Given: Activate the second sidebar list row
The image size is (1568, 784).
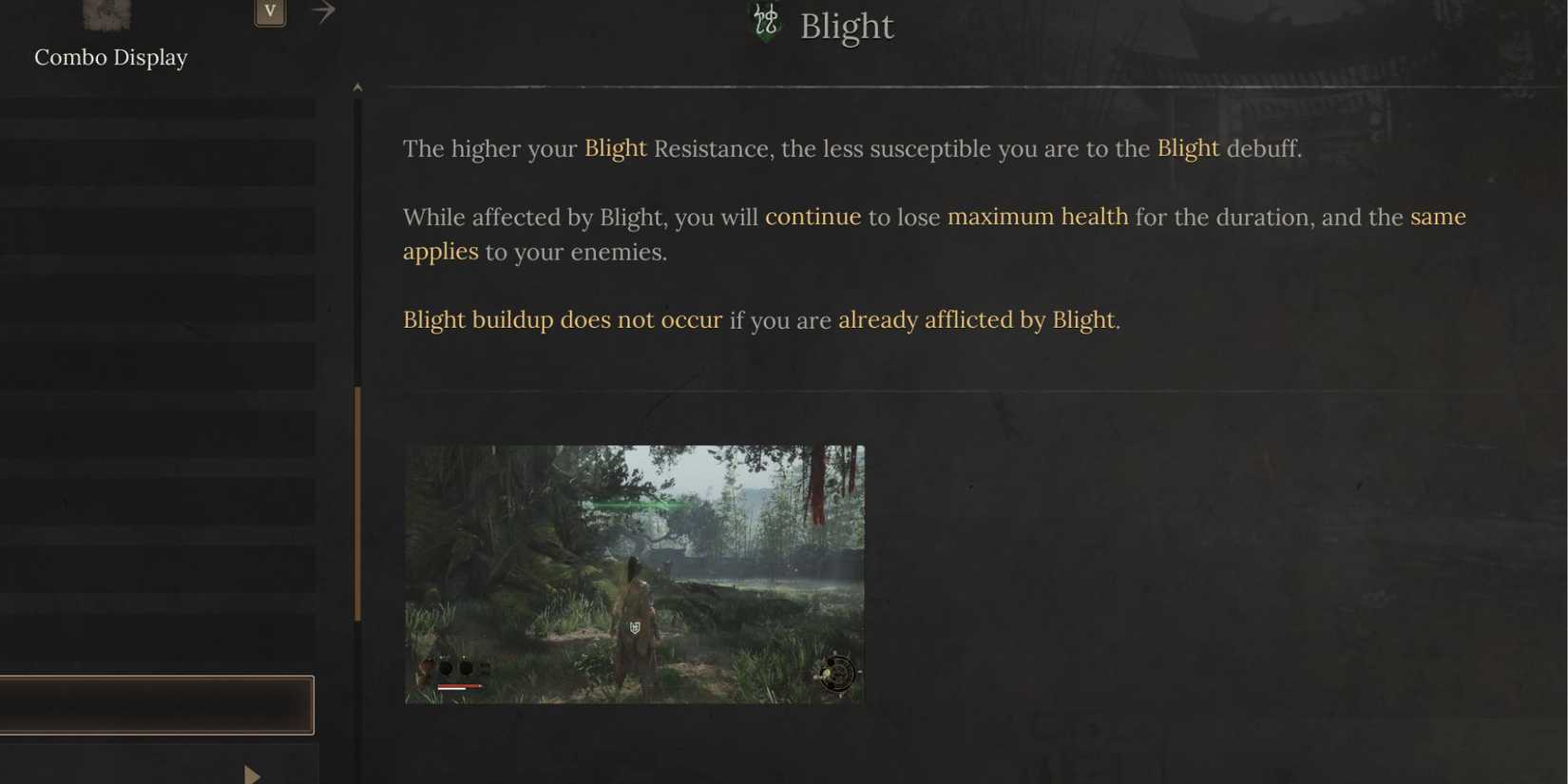Looking at the screenshot, I should 157,162.
